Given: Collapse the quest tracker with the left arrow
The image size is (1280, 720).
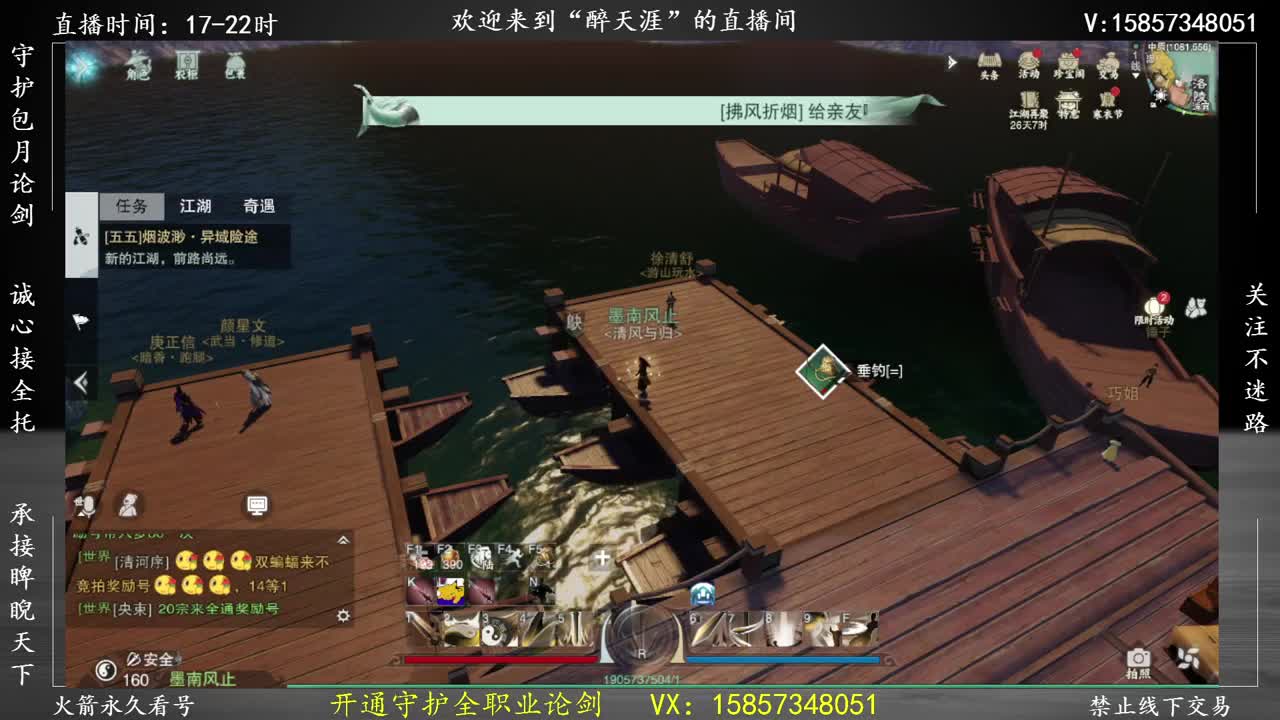Looking at the screenshot, I should pos(80,380).
